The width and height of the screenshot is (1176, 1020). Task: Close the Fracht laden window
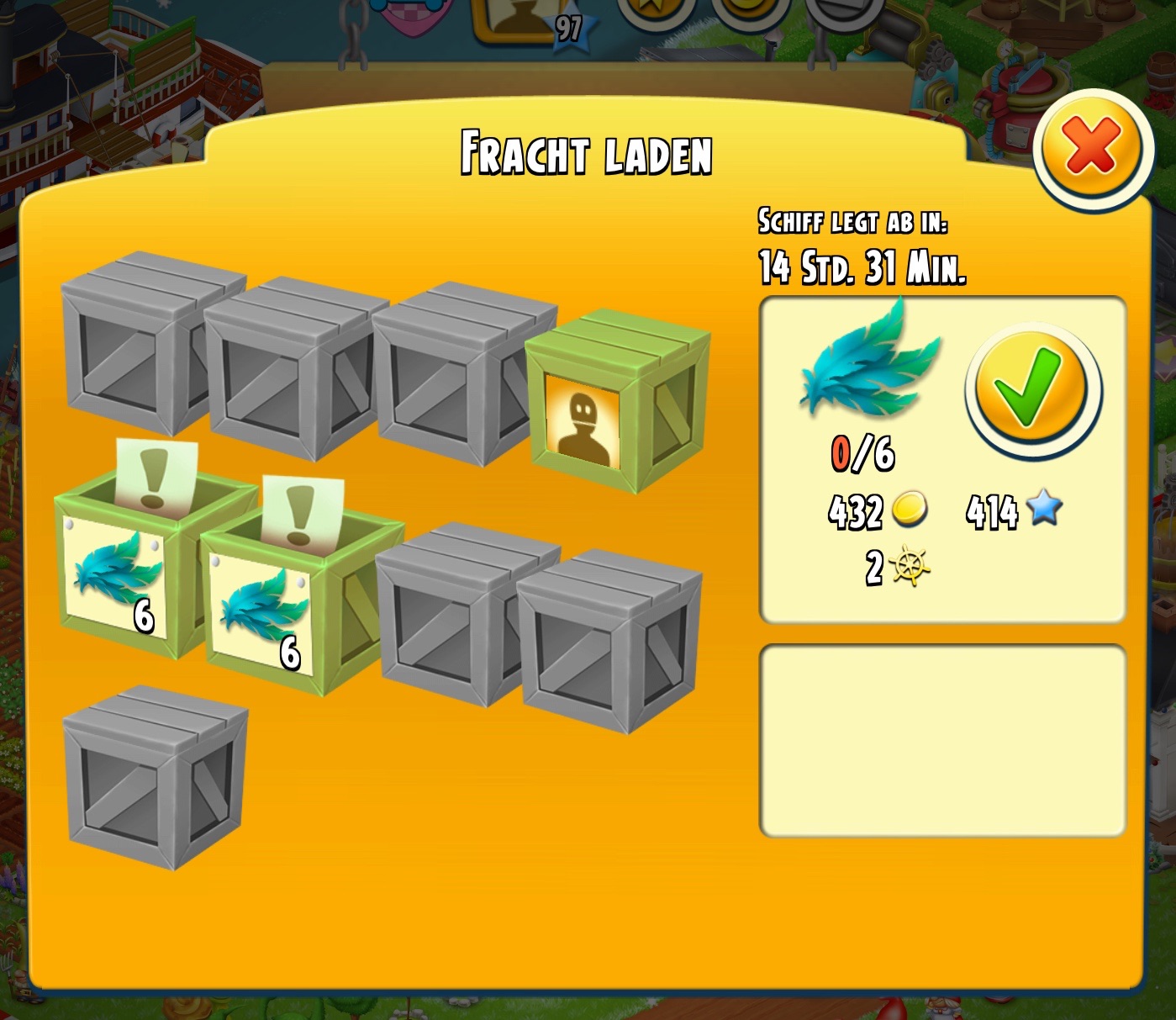coord(1091,146)
